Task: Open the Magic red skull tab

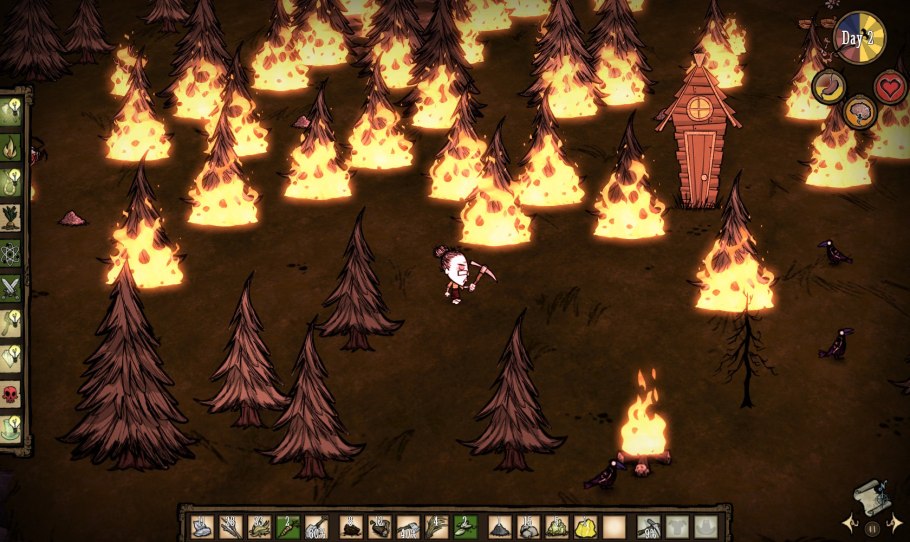Action: point(12,391)
